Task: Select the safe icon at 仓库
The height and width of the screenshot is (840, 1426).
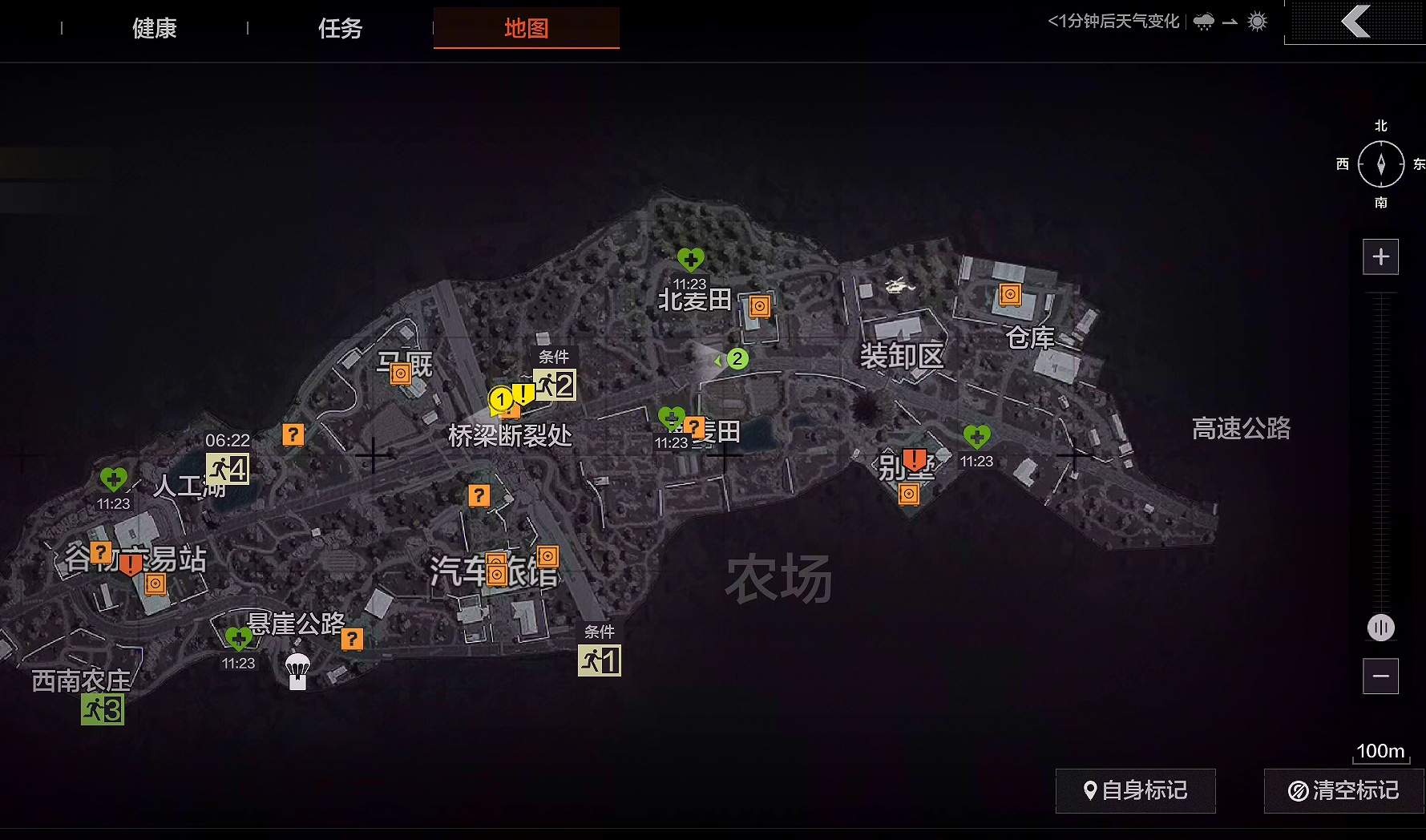Action: pos(1010,295)
